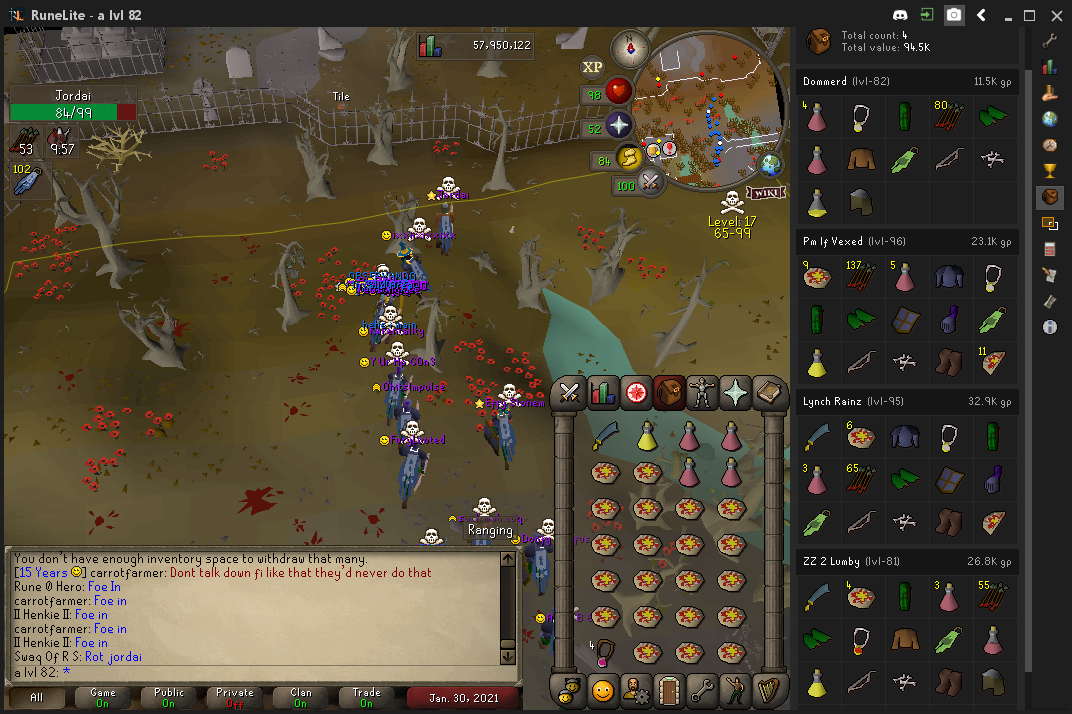This screenshot has width=1072, height=714.
Task: Select the yellow potion in inventory
Action: tap(647, 436)
